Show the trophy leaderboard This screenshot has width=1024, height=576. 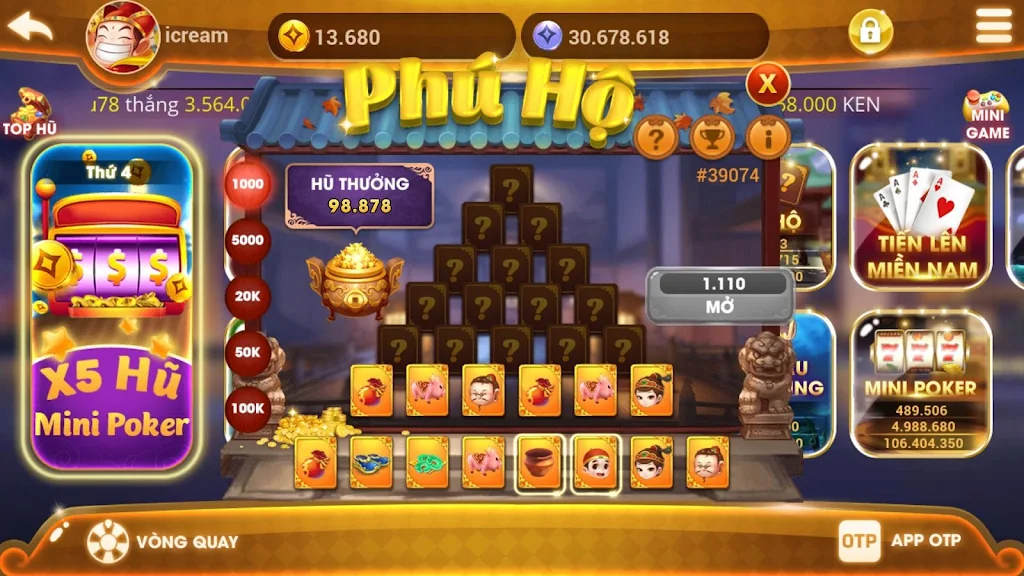(712, 138)
